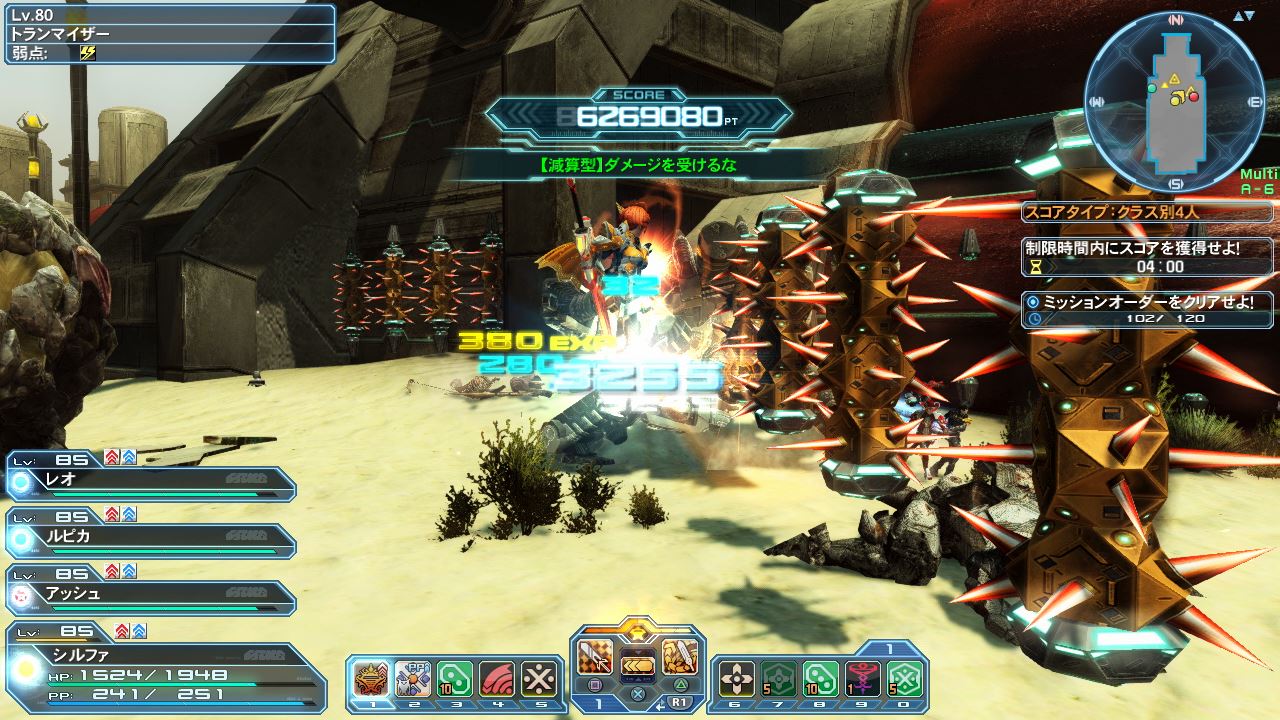1280x720 pixels.
Task: Toggle the minimap size arrows
Action: pyautogui.click(x=1243, y=16)
